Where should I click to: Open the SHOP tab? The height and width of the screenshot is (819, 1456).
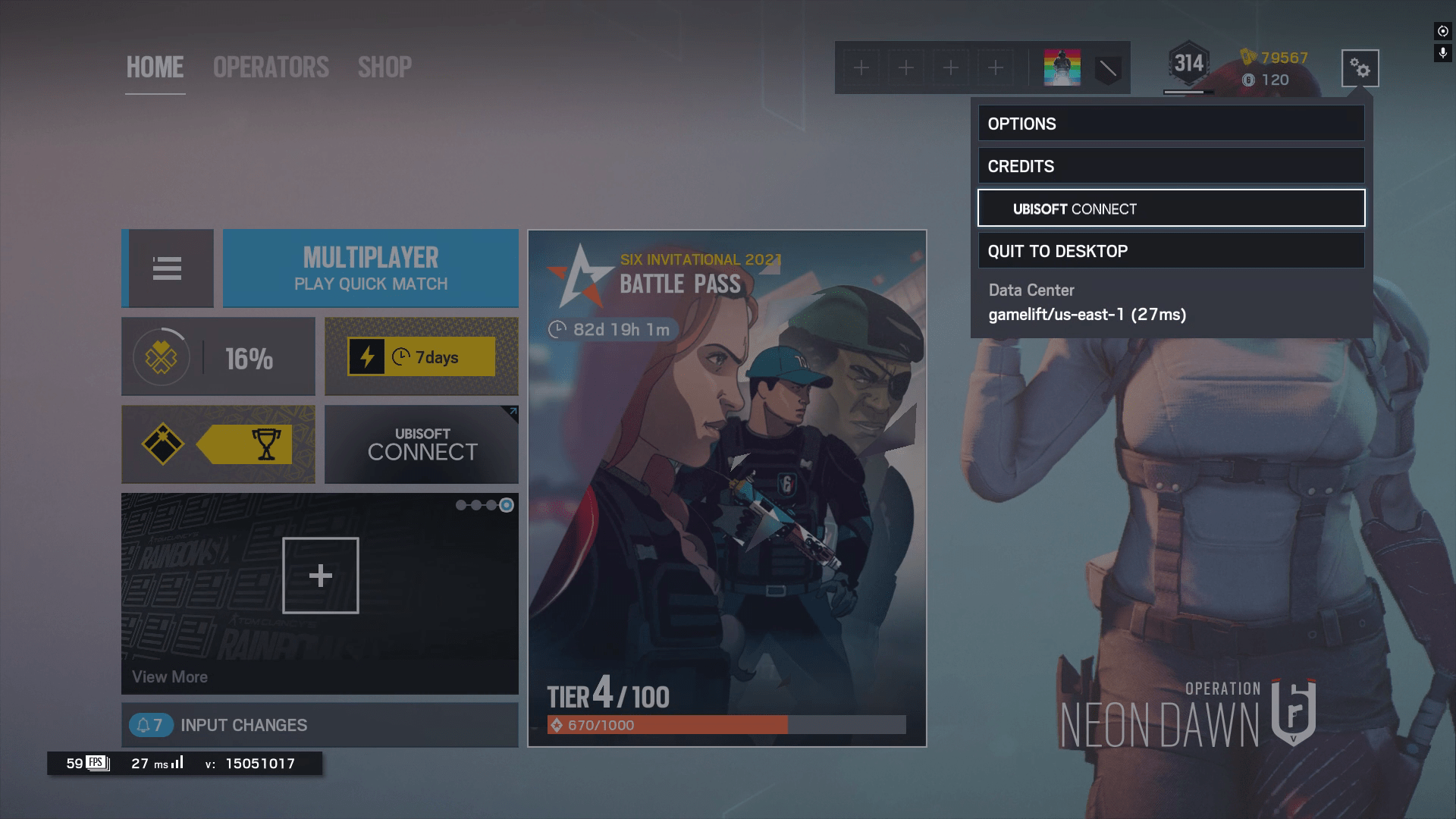385,67
